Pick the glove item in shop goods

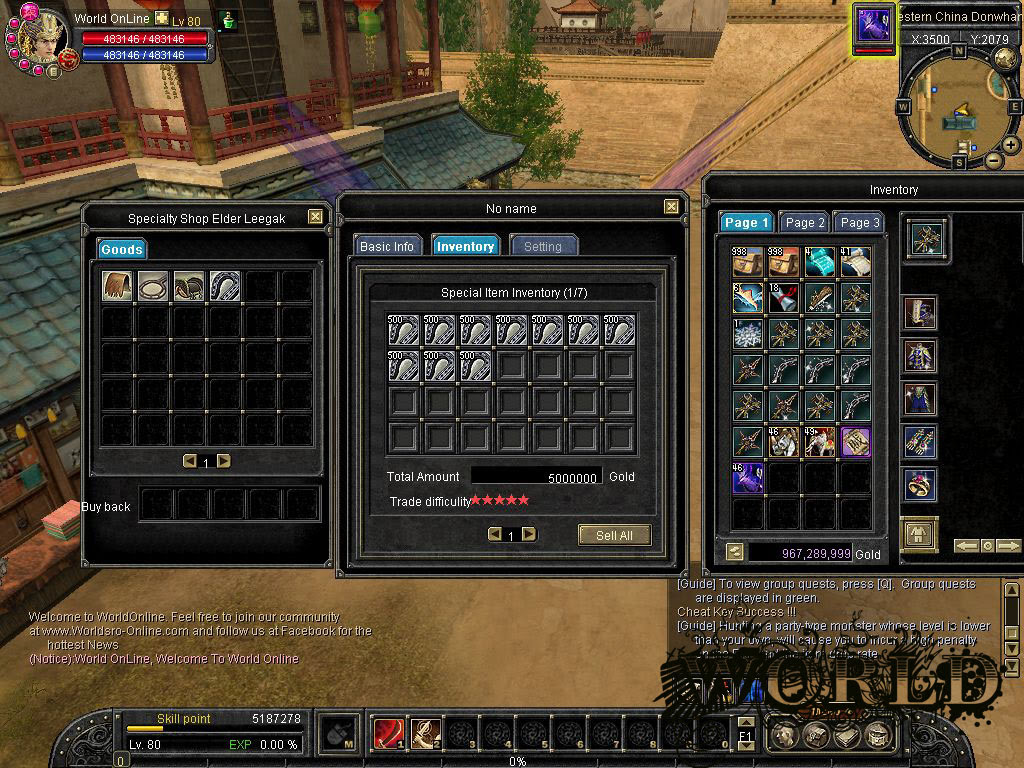pos(117,287)
